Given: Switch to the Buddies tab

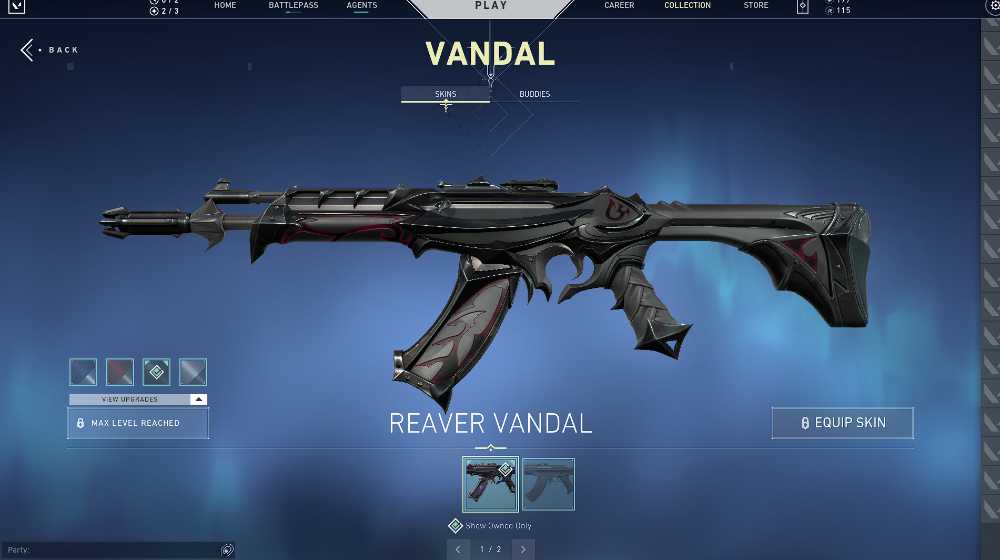Looking at the screenshot, I should 534,94.
